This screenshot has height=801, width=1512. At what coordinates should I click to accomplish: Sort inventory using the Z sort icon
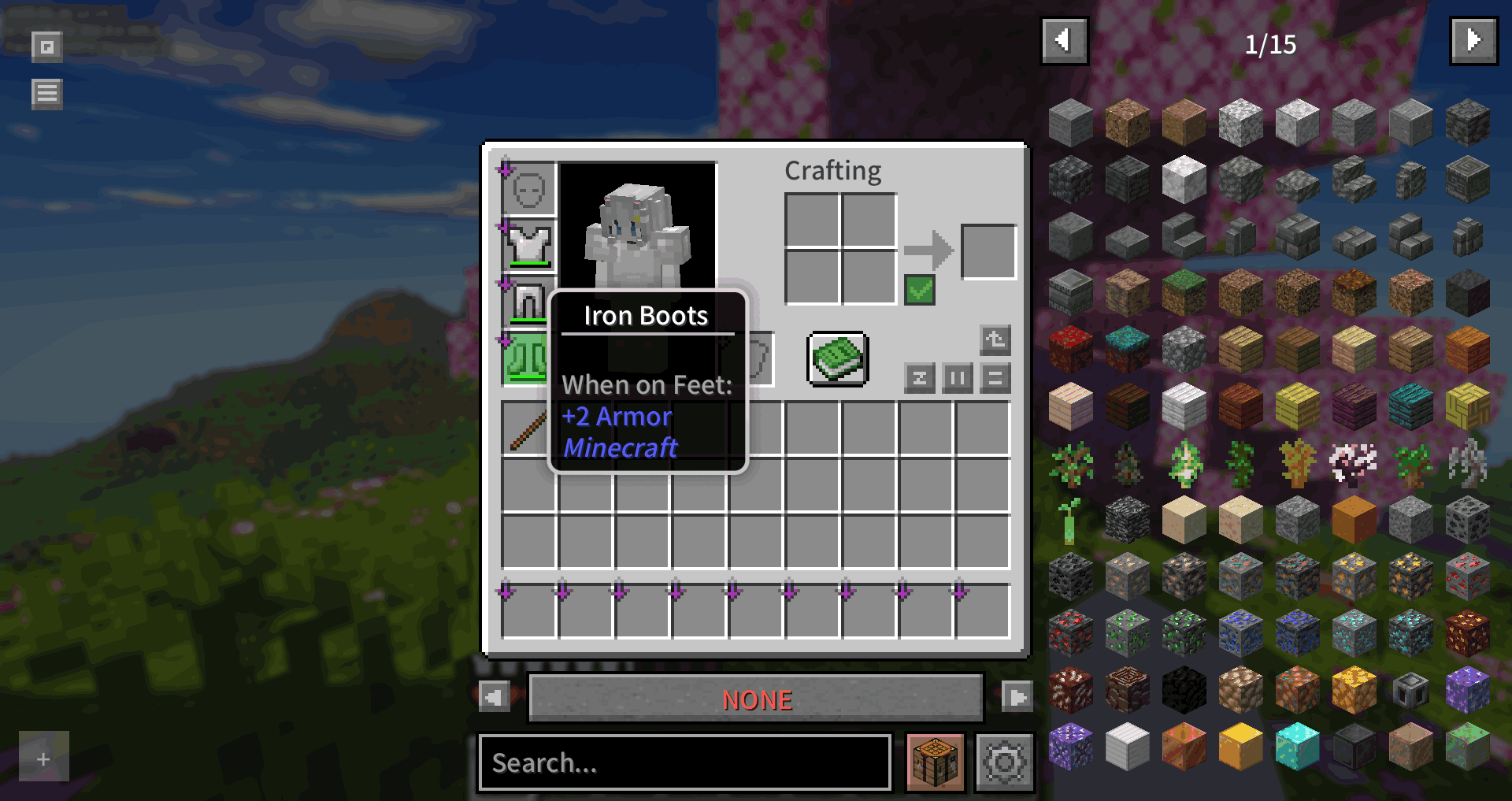[x=920, y=379]
